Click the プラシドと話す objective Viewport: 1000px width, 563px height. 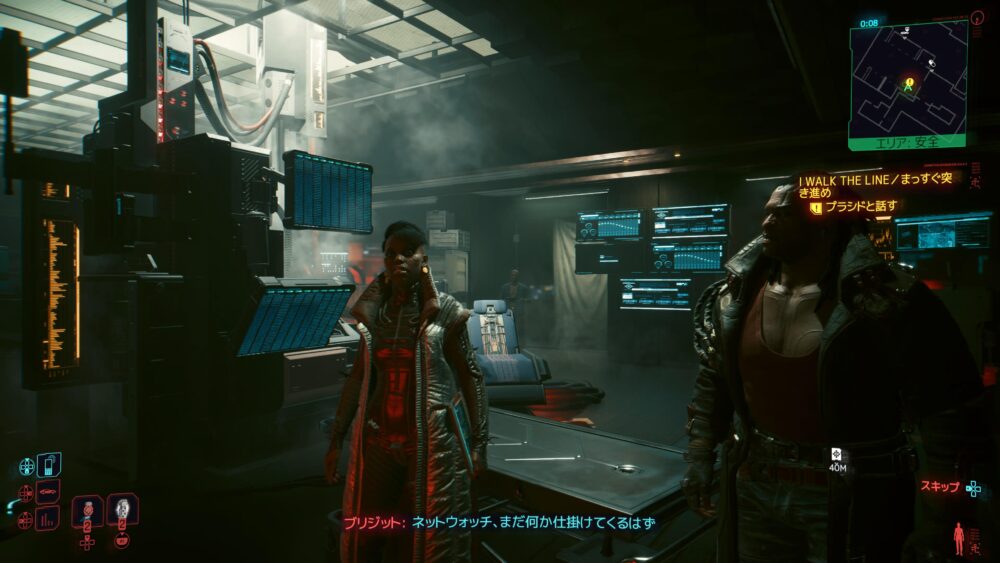tap(862, 207)
